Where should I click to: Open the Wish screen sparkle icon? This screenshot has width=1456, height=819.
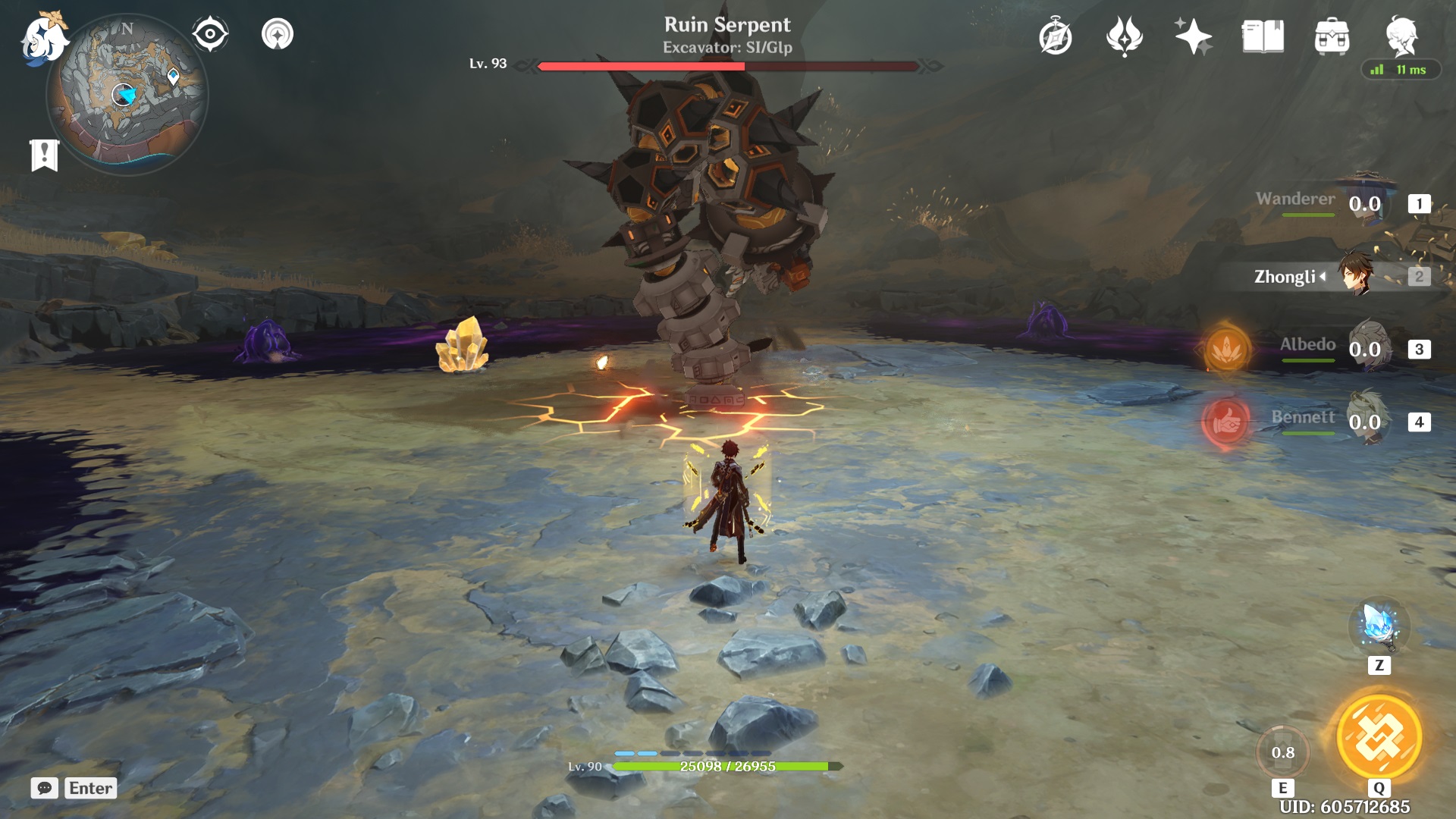1192,33
